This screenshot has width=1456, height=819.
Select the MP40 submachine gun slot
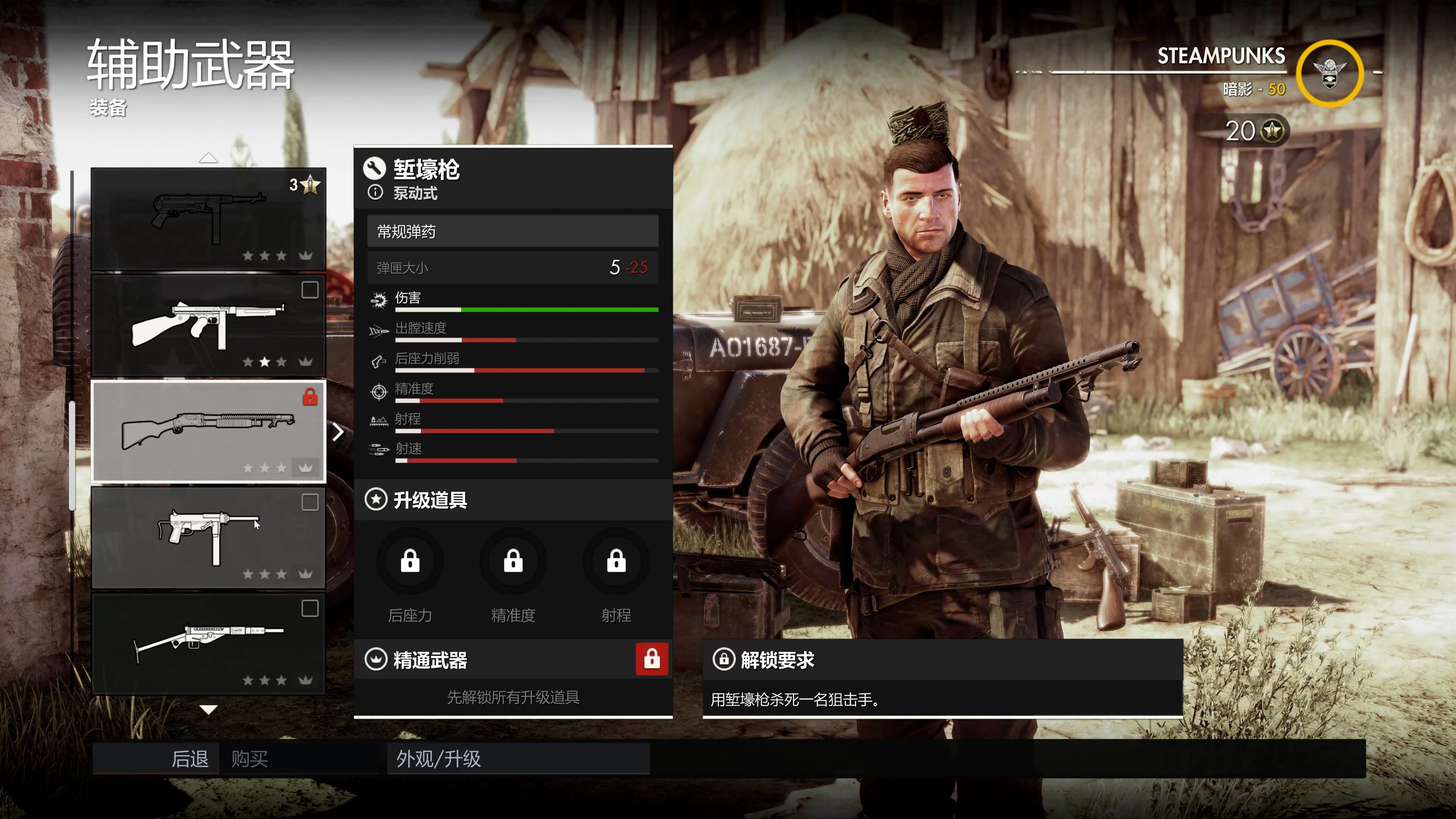pyautogui.click(x=208, y=219)
